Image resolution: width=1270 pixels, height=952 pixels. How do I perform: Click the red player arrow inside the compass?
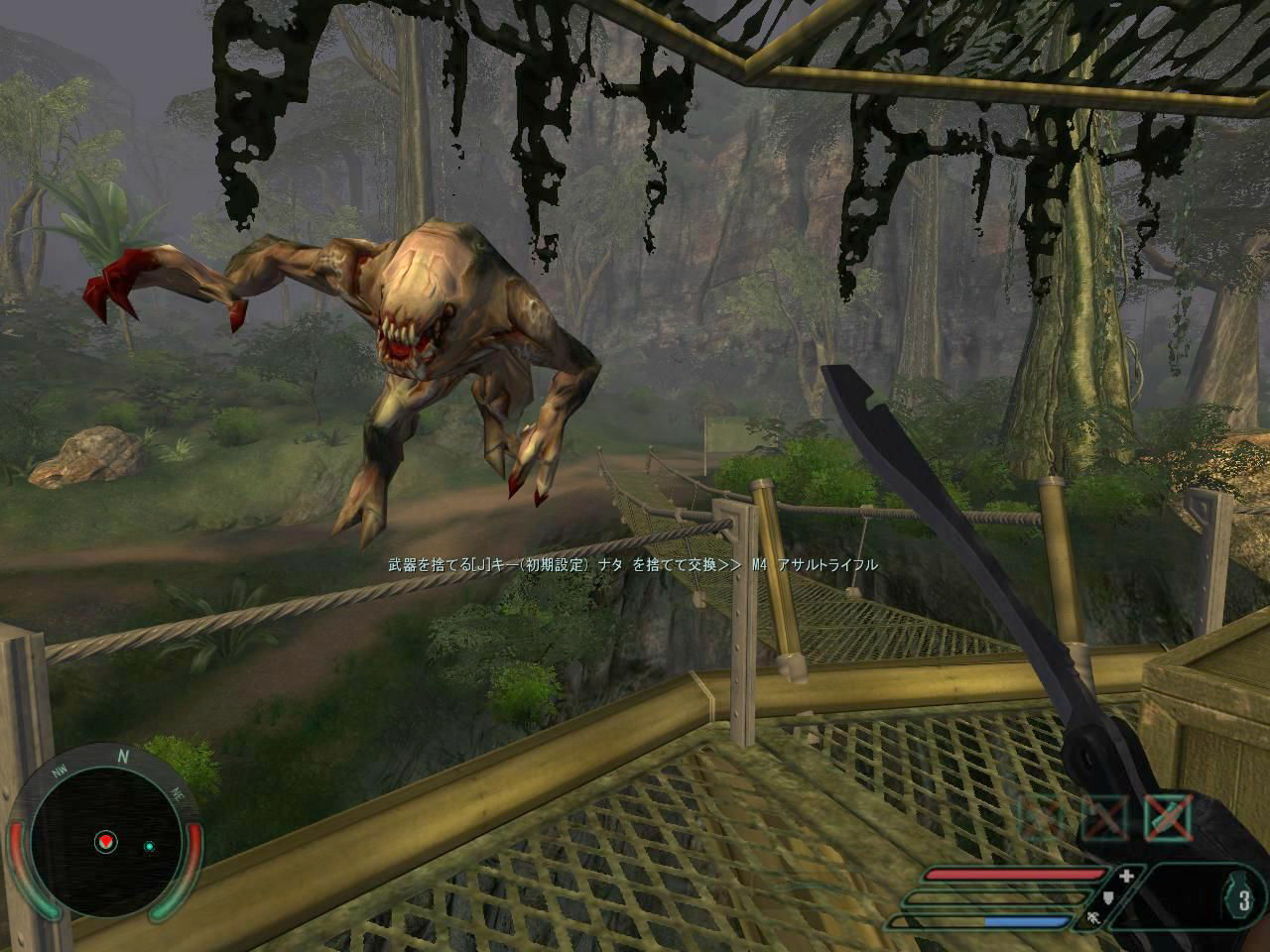[105, 842]
